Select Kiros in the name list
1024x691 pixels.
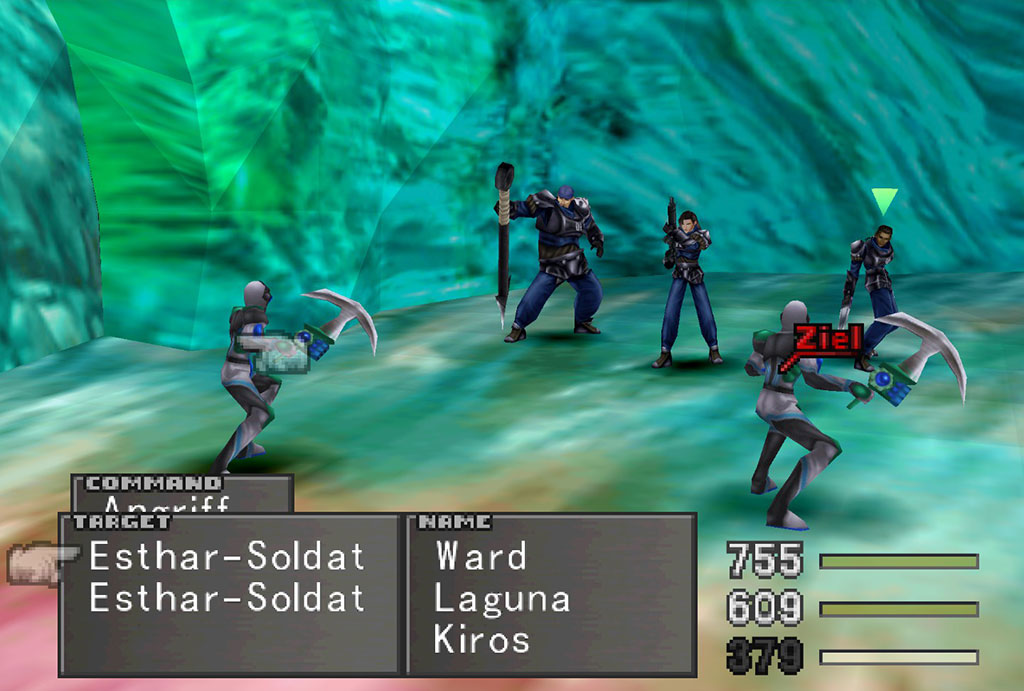(x=482, y=640)
